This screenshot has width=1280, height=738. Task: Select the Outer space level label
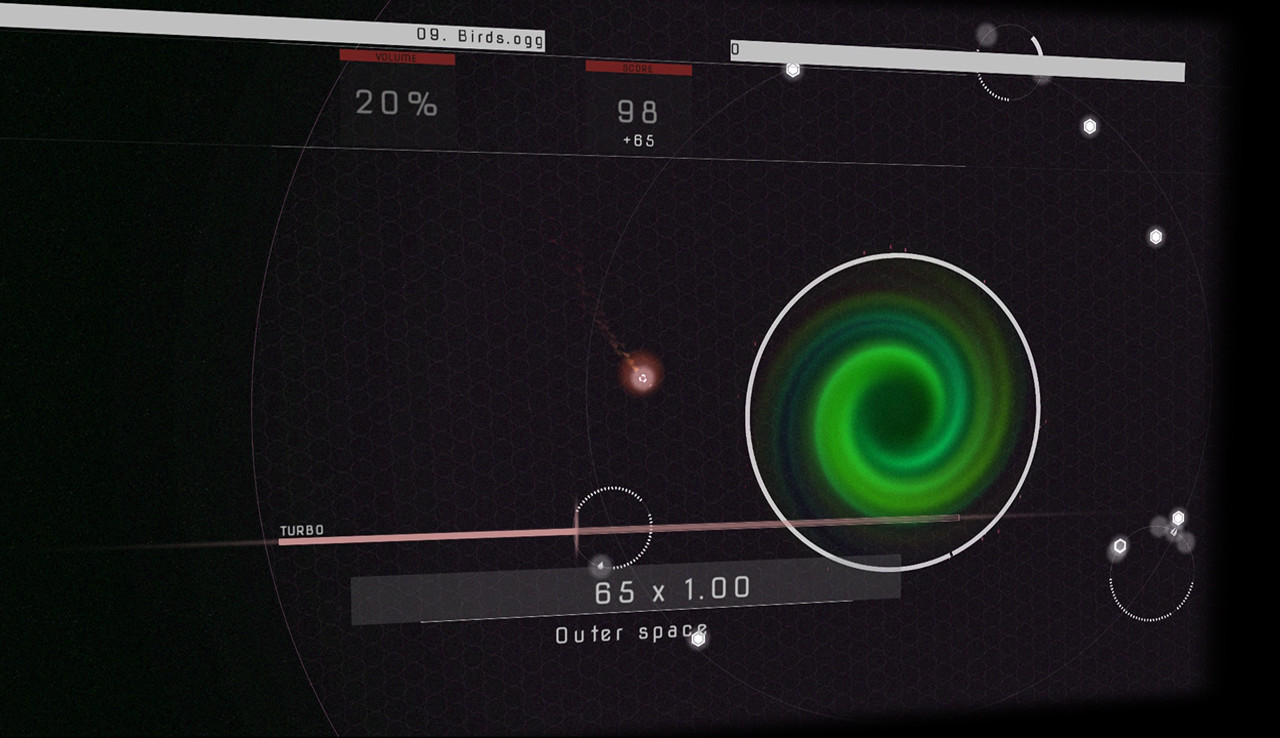(630, 632)
